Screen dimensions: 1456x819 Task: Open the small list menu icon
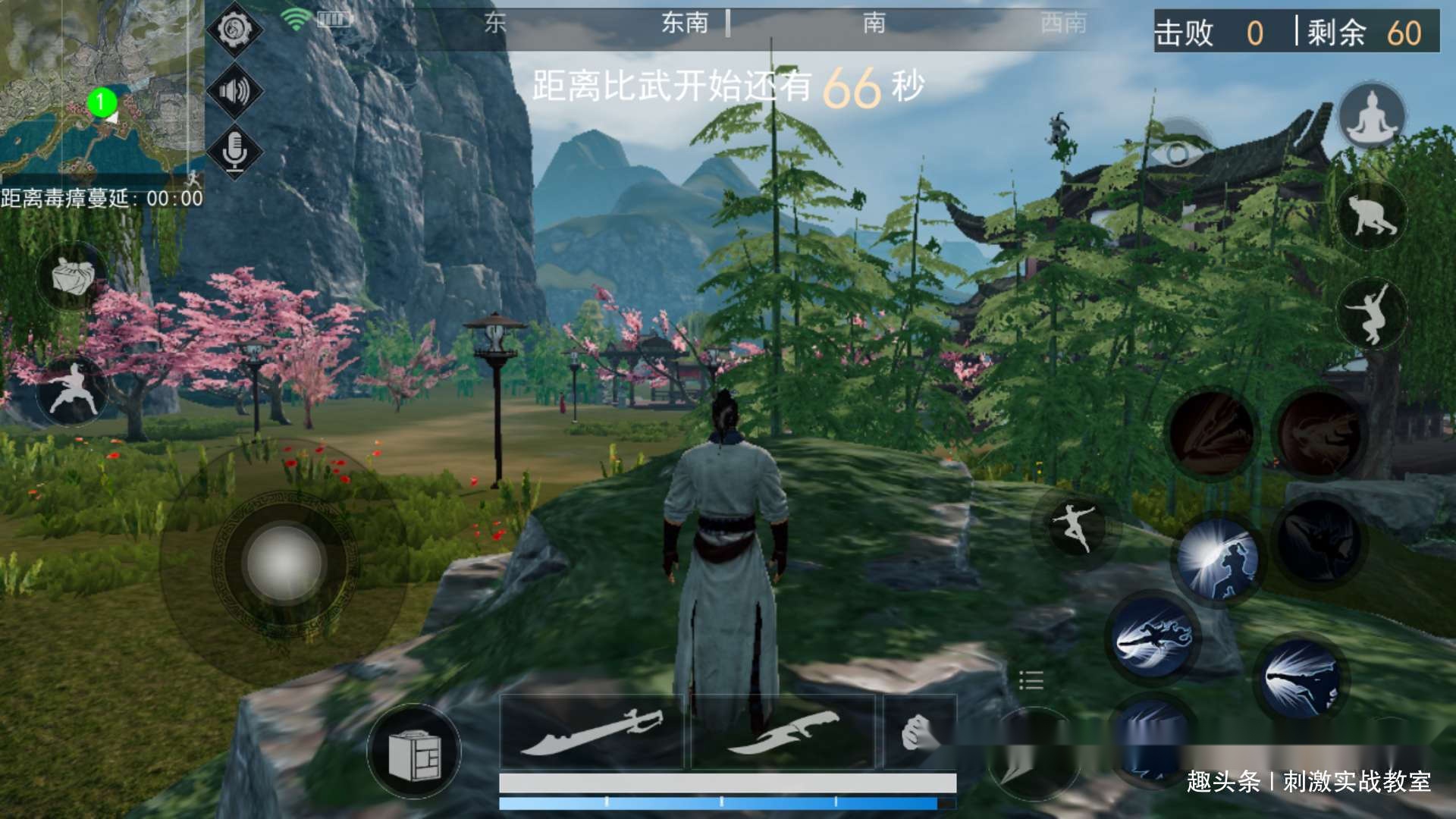1031,680
